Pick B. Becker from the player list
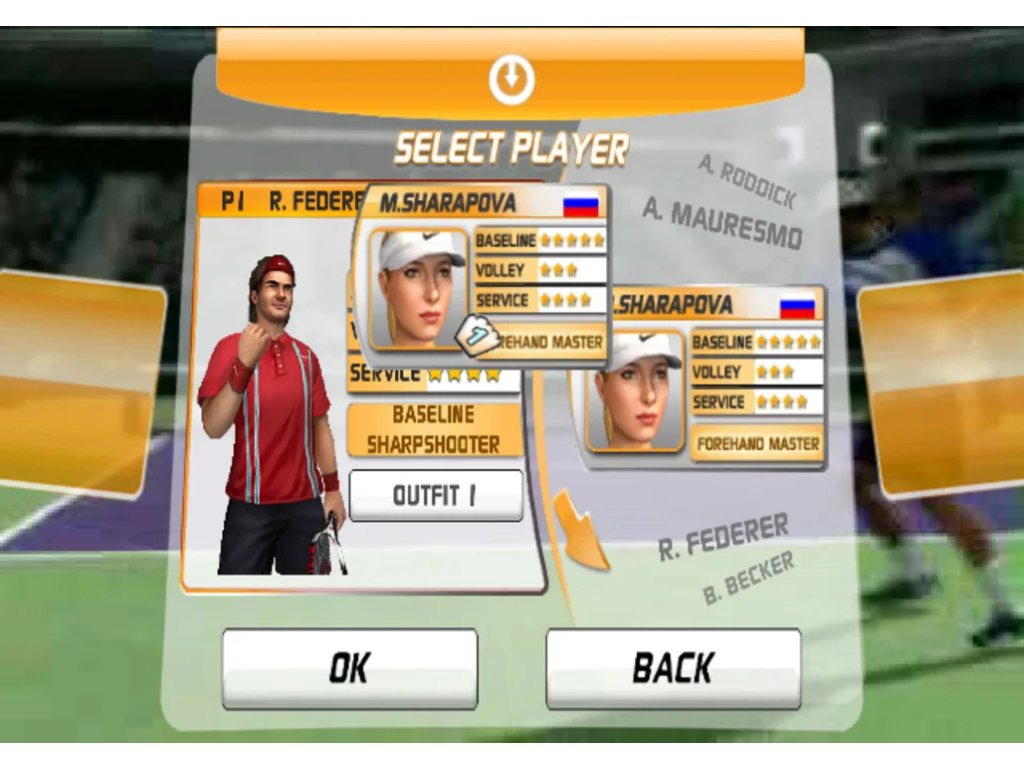The height and width of the screenshot is (768, 1024). 748,578
